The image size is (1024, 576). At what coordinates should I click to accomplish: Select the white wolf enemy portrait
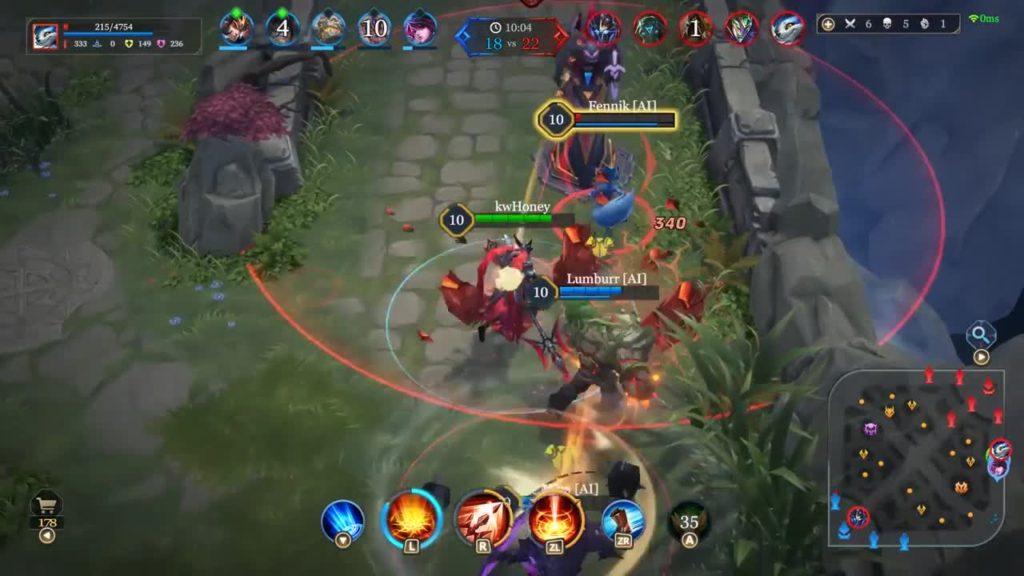pos(788,28)
